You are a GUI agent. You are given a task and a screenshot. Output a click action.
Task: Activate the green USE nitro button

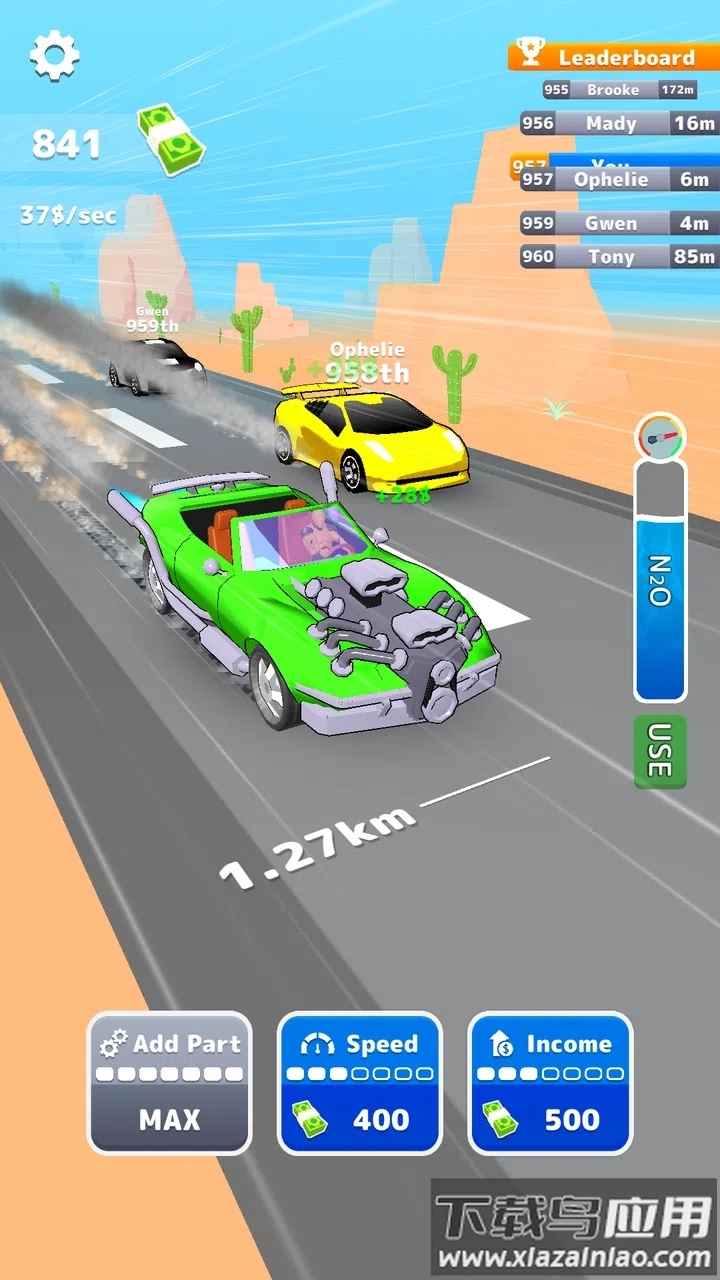click(x=659, y=751)
